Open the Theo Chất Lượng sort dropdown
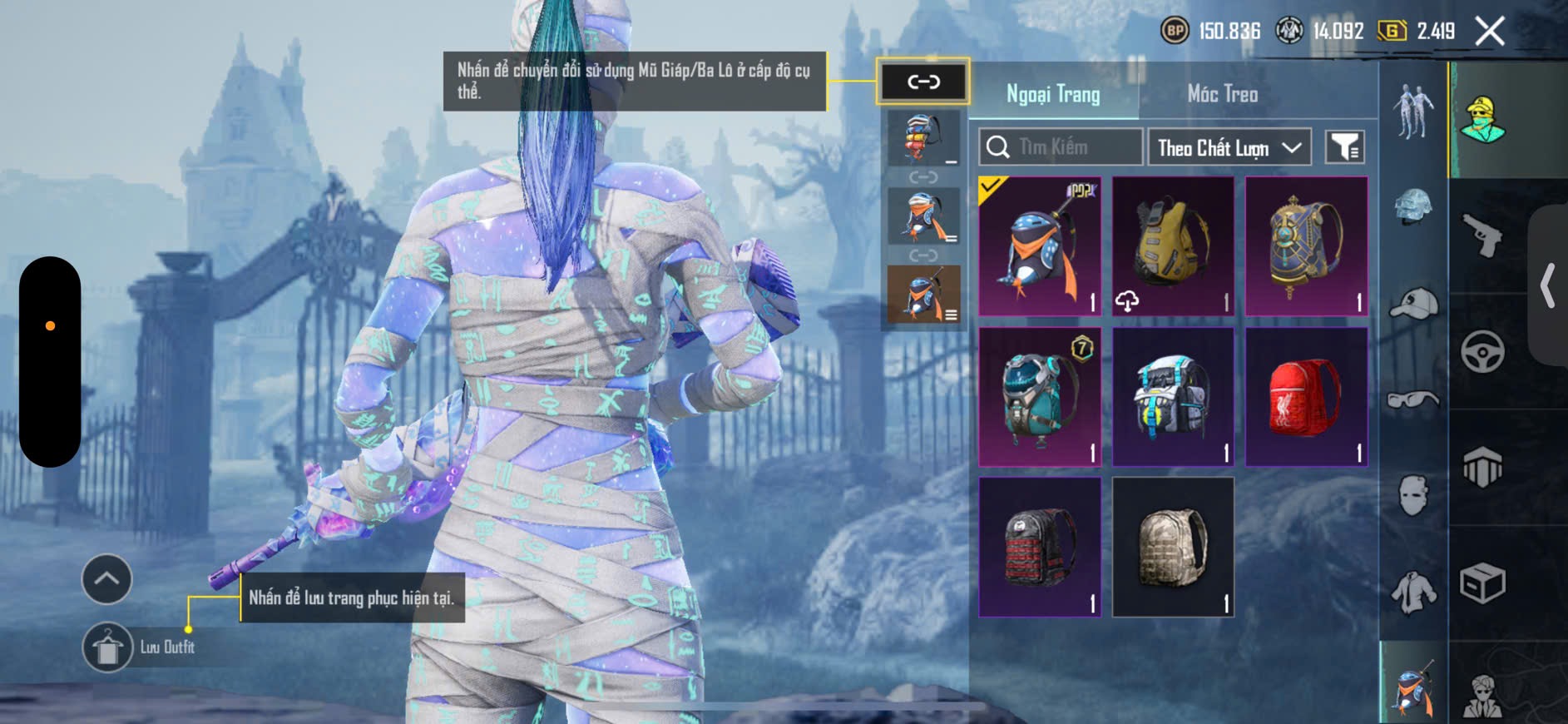The height and width of the screenshot is (724, 1568). pos(1229,147)
